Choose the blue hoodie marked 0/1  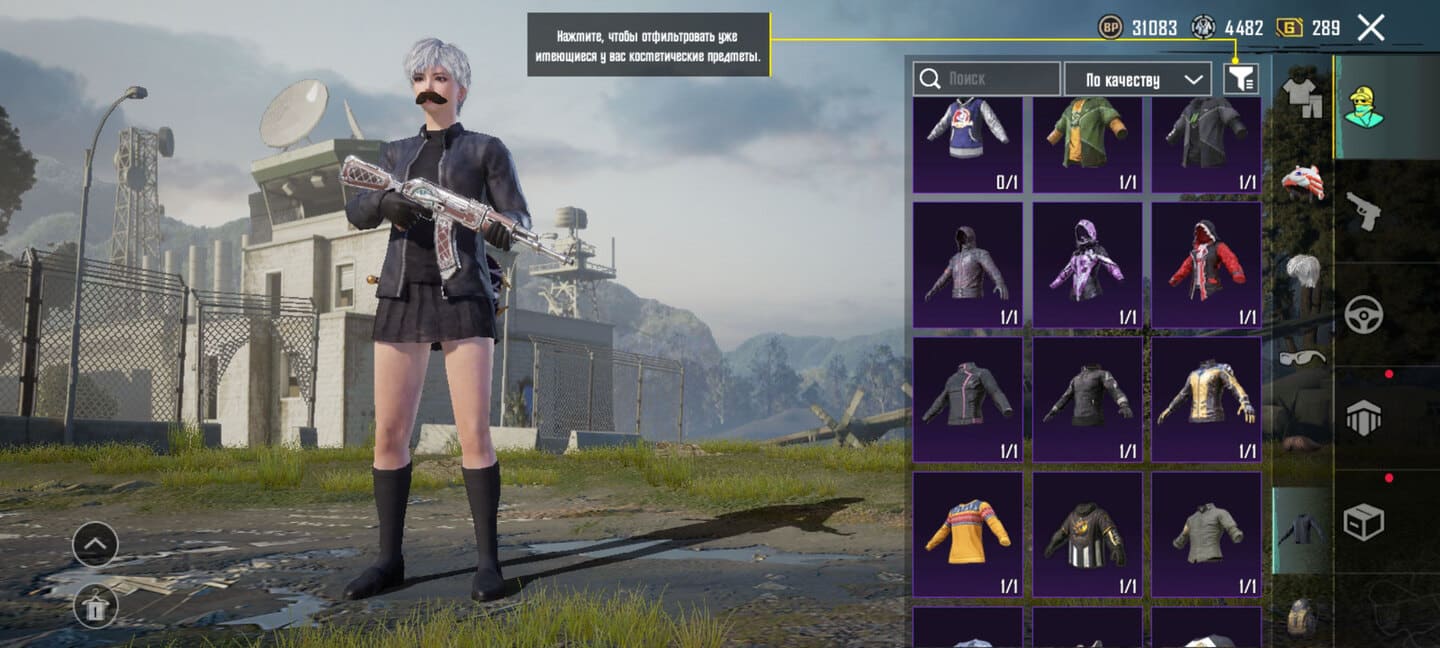[968, 138]
